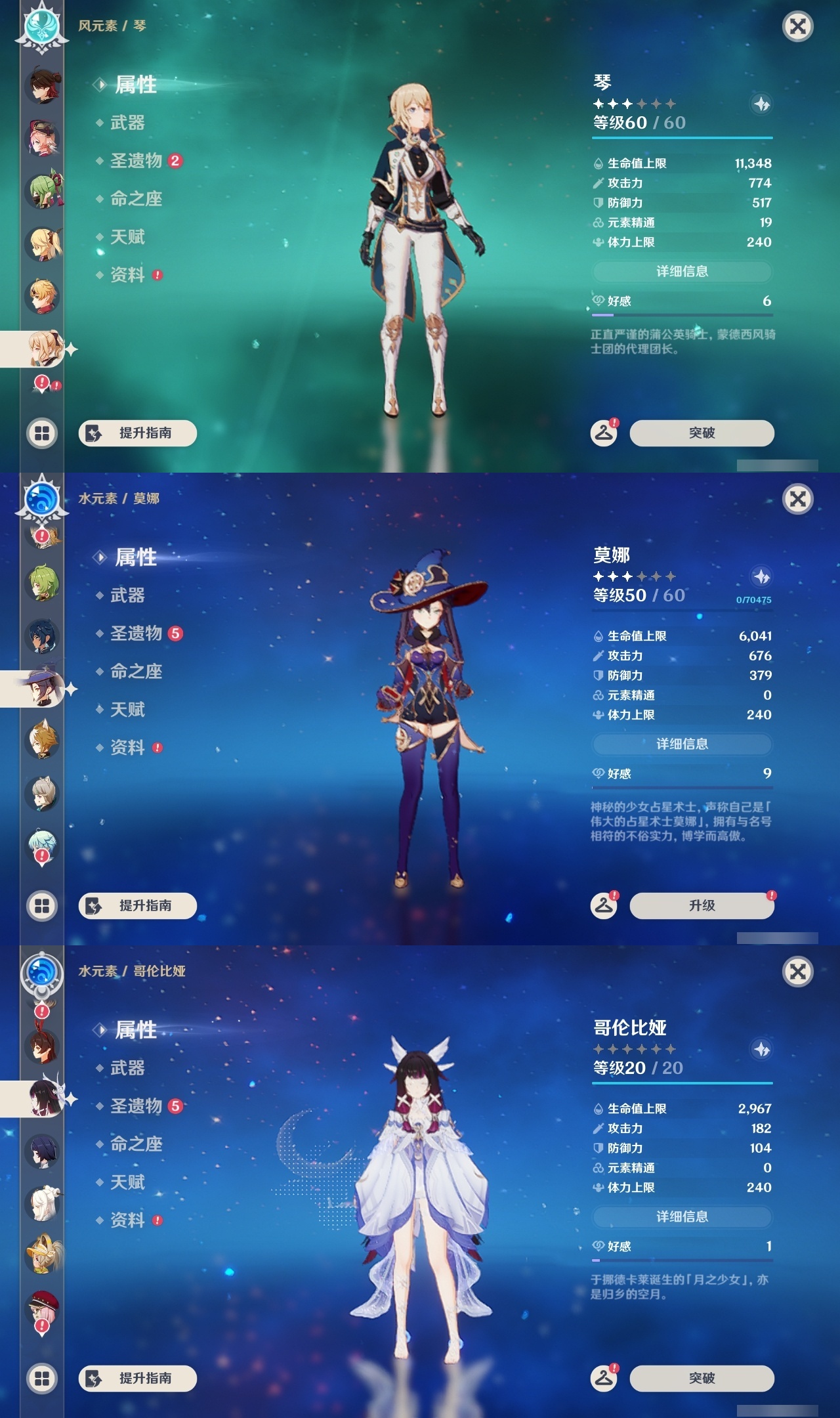
Task: Open the 提升指南 enhancement guide
Action: [x=138, y=433]
